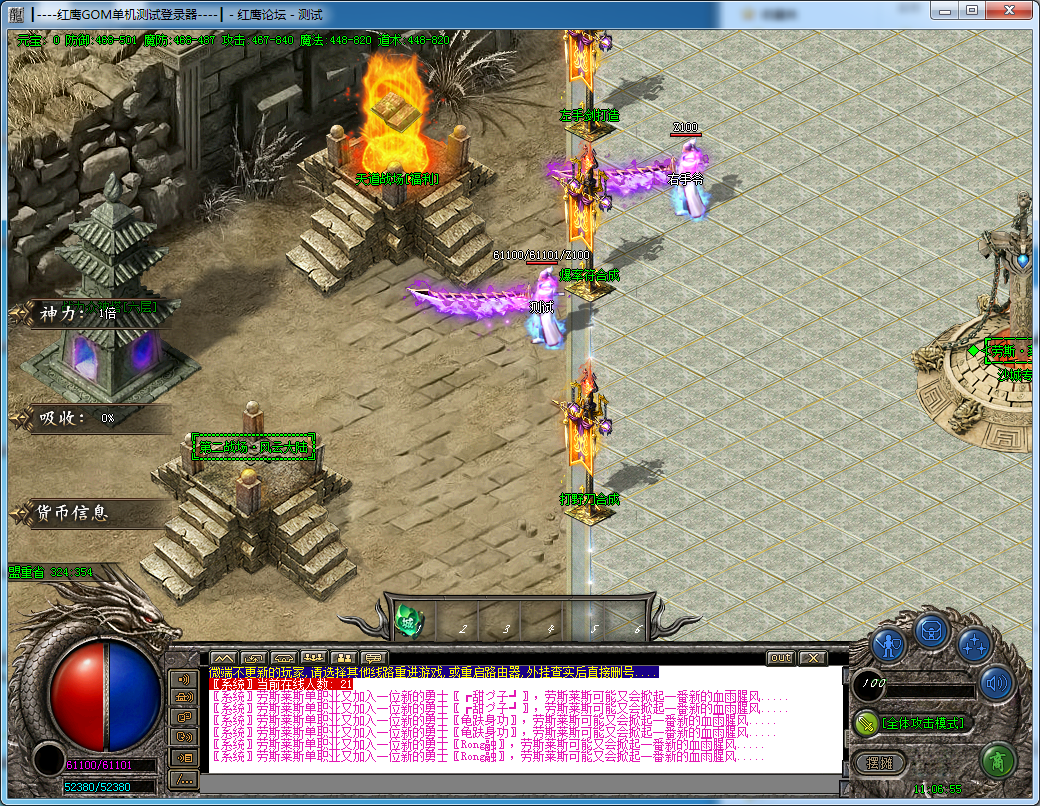Toggle sound with the speaker icon
Viewport: 1040px width, 806px height.
point(996,684)
